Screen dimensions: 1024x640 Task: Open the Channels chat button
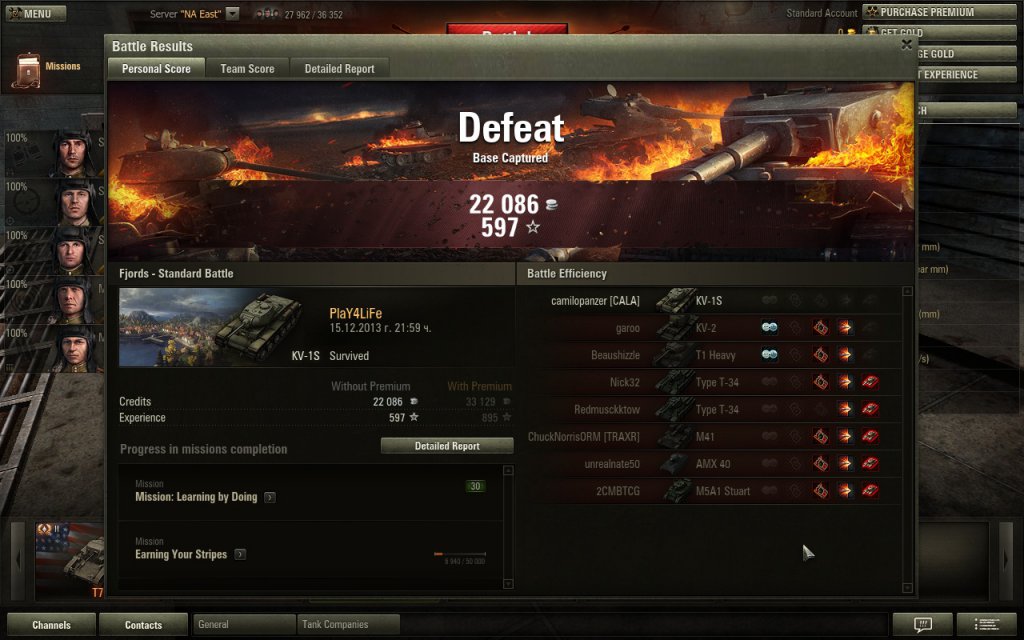51,625
